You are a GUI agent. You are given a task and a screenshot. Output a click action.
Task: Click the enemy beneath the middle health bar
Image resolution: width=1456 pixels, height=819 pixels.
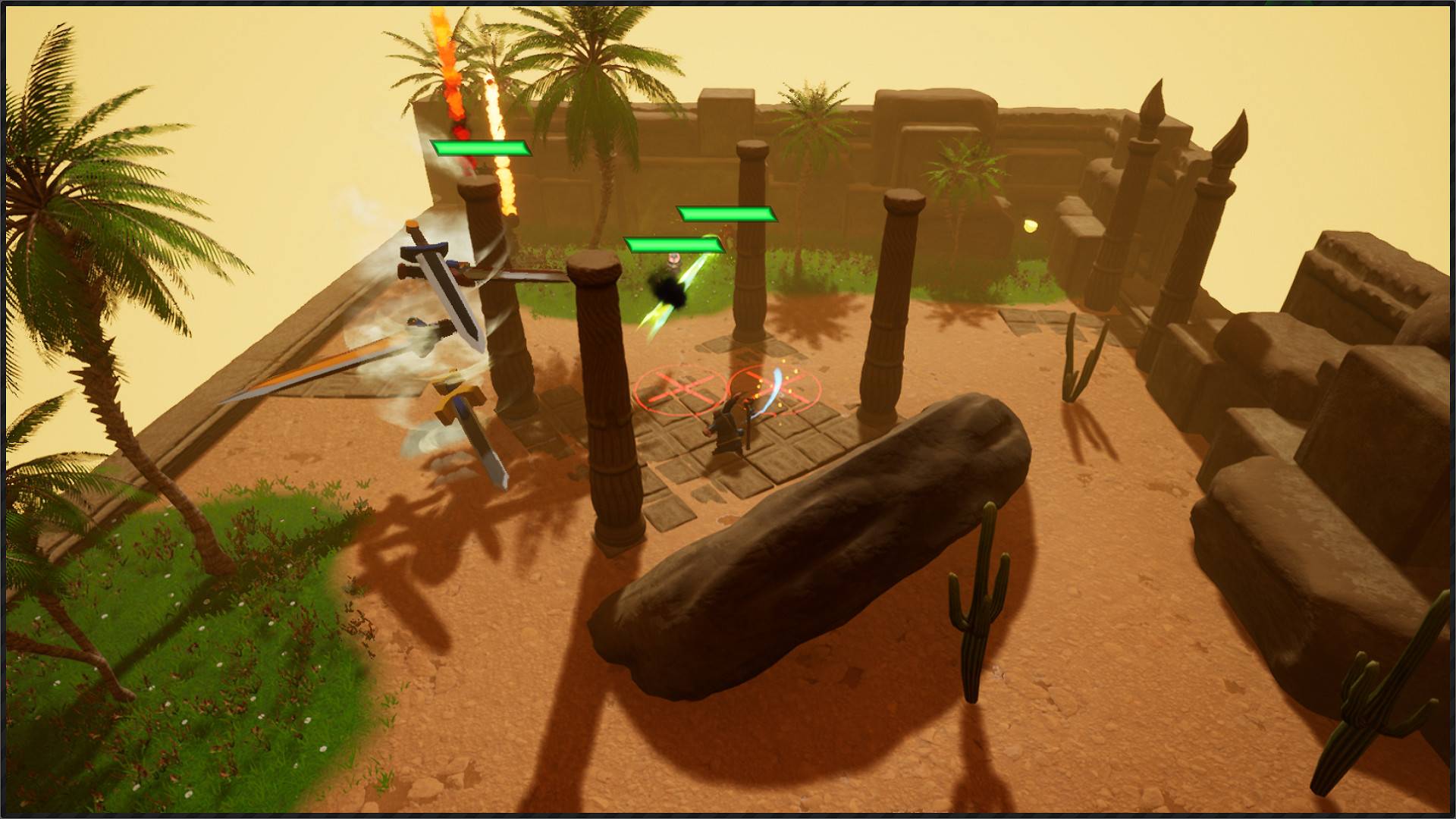673,262
